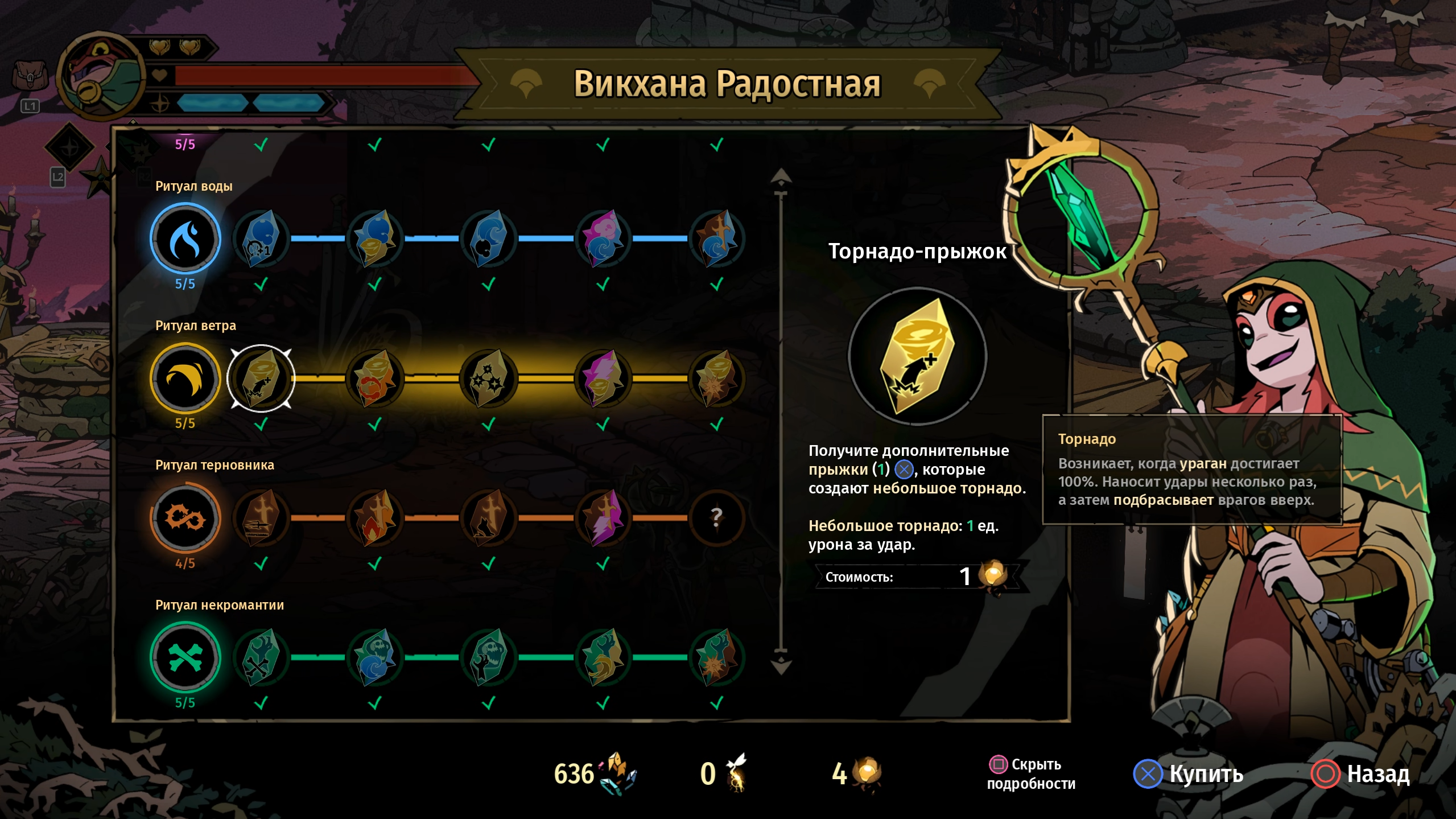The image size is (1456, 819).
Task: Click the tornado icon in the detail panel
Action: [x=918, y=357]
